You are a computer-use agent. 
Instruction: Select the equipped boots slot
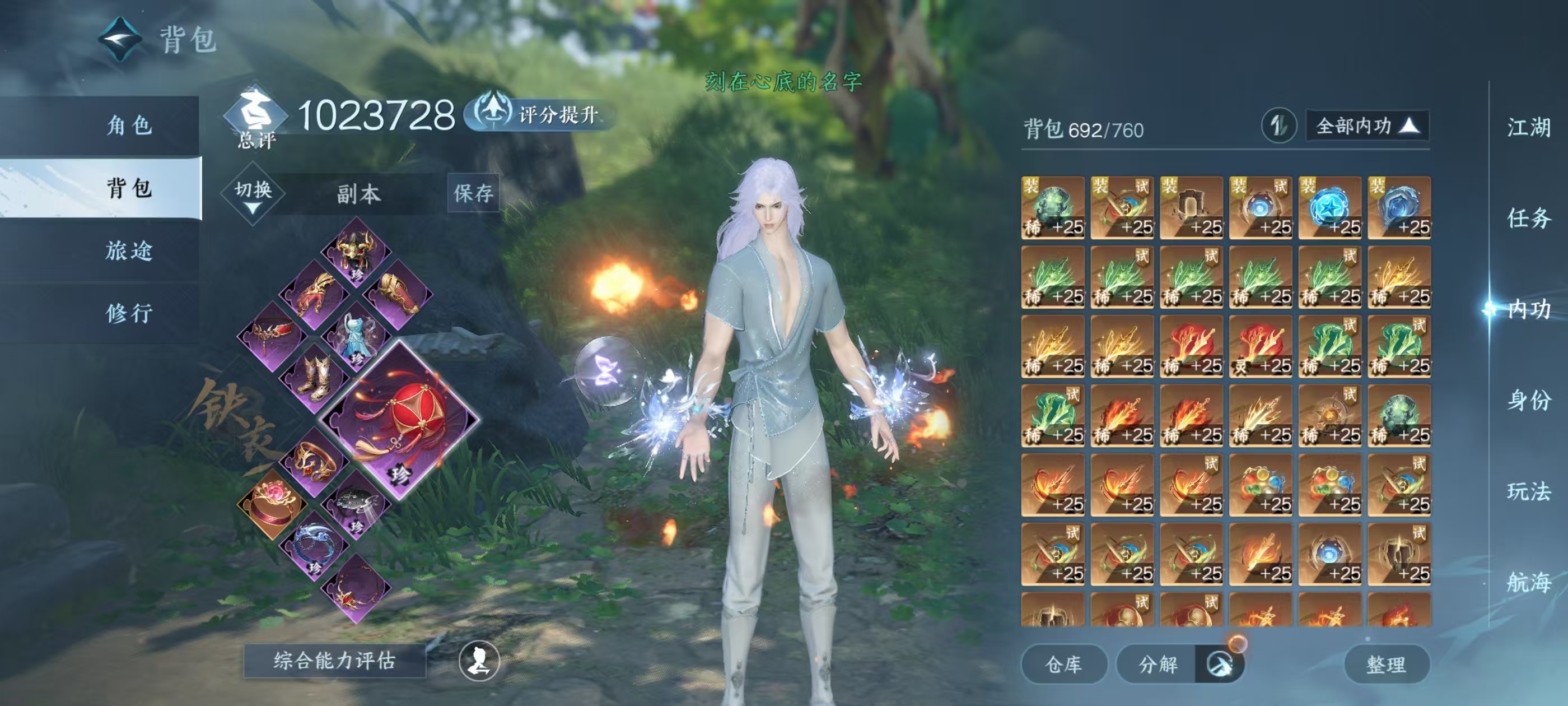315,375
